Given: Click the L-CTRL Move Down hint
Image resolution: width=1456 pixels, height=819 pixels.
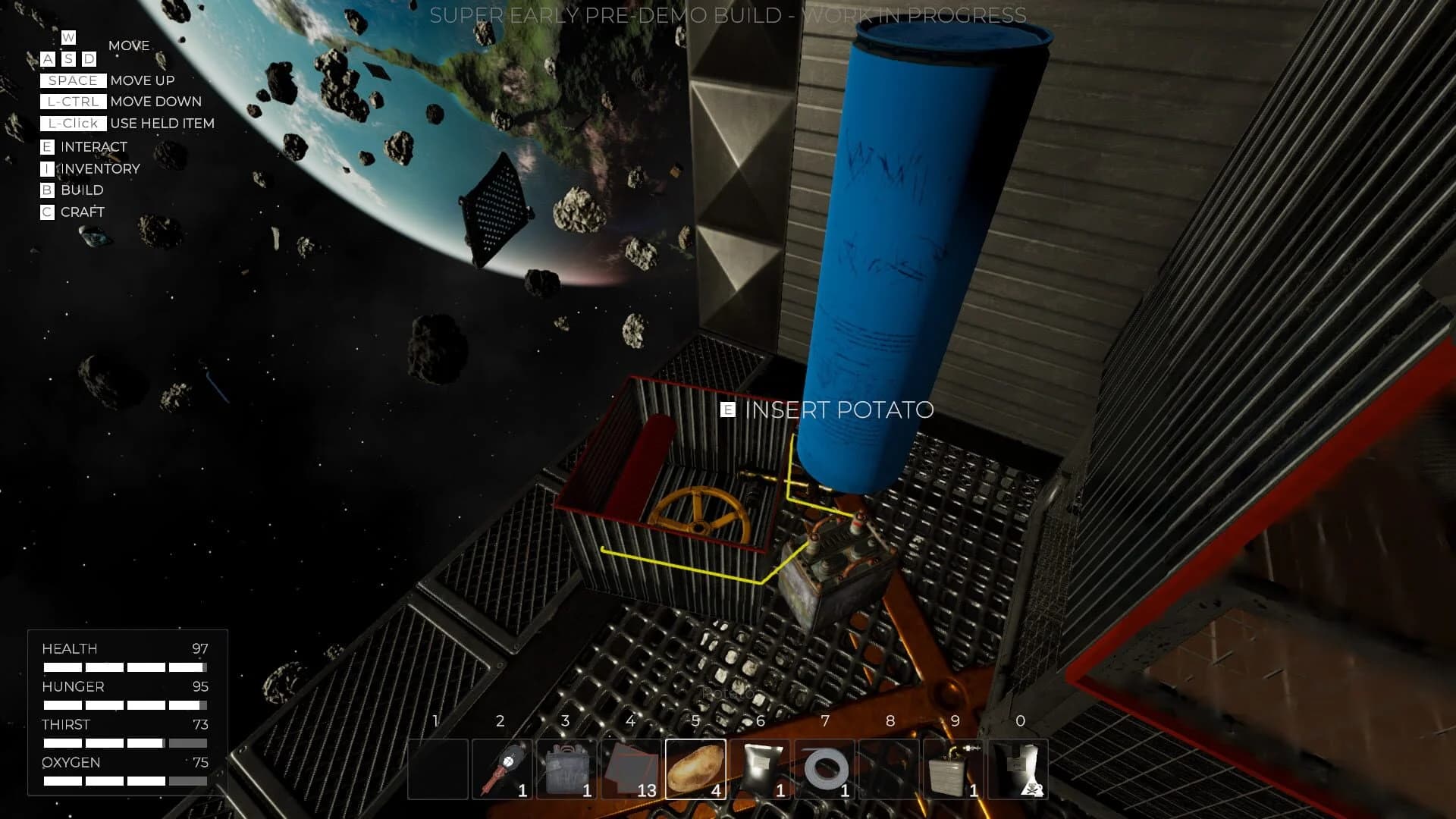Looking at the screenshot, I should pyautogui.click(x=74, y=102).
